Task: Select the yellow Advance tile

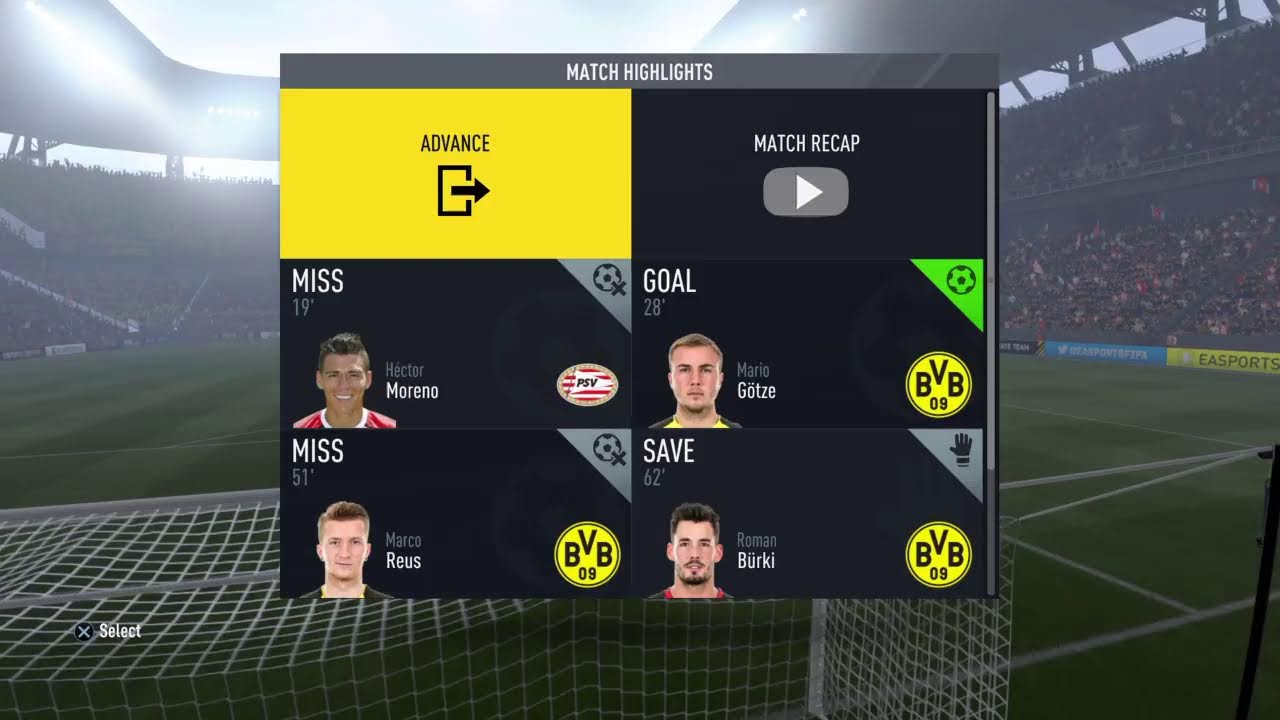Action: 455,174
